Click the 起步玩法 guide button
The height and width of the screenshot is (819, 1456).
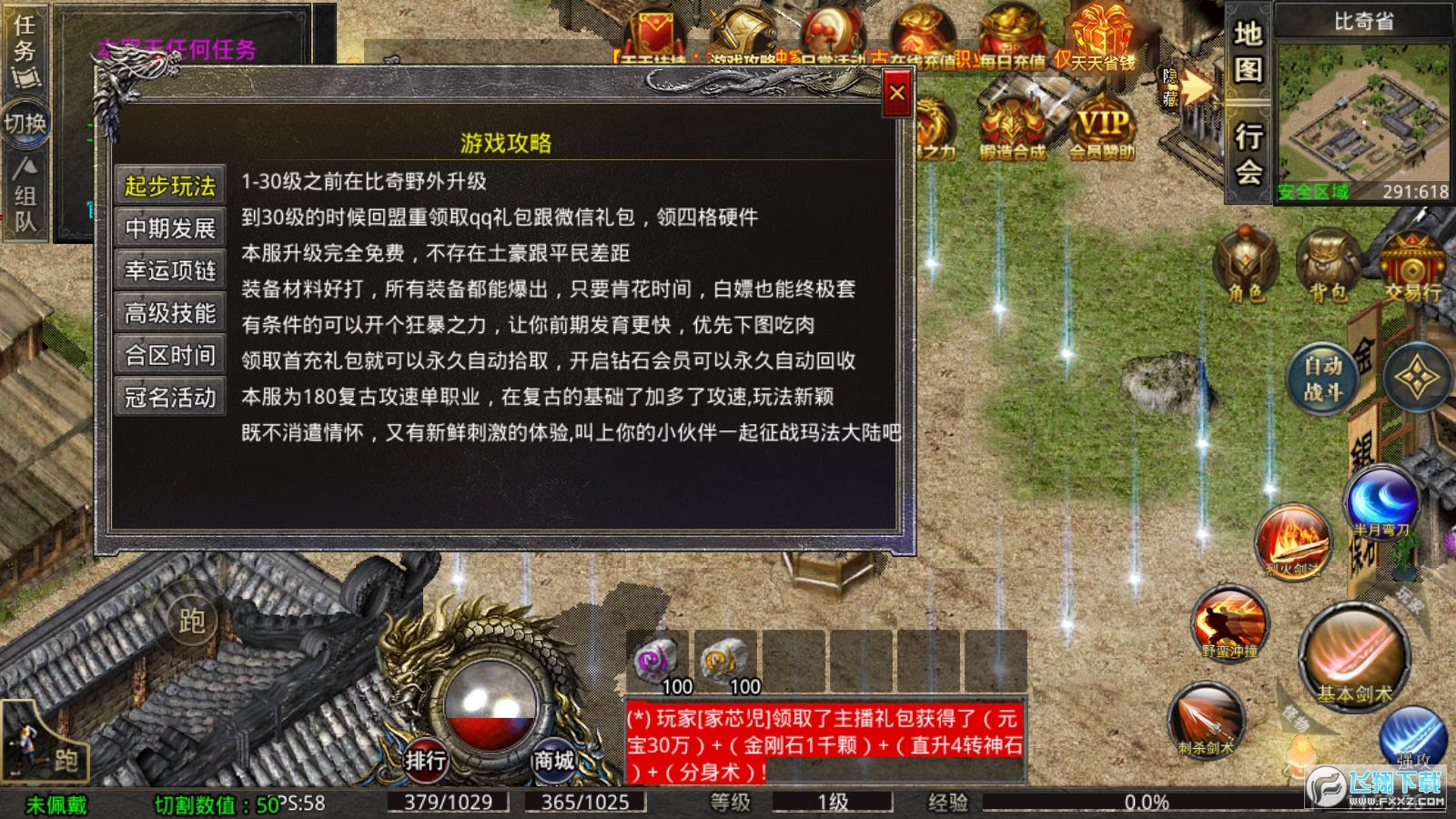169,185
